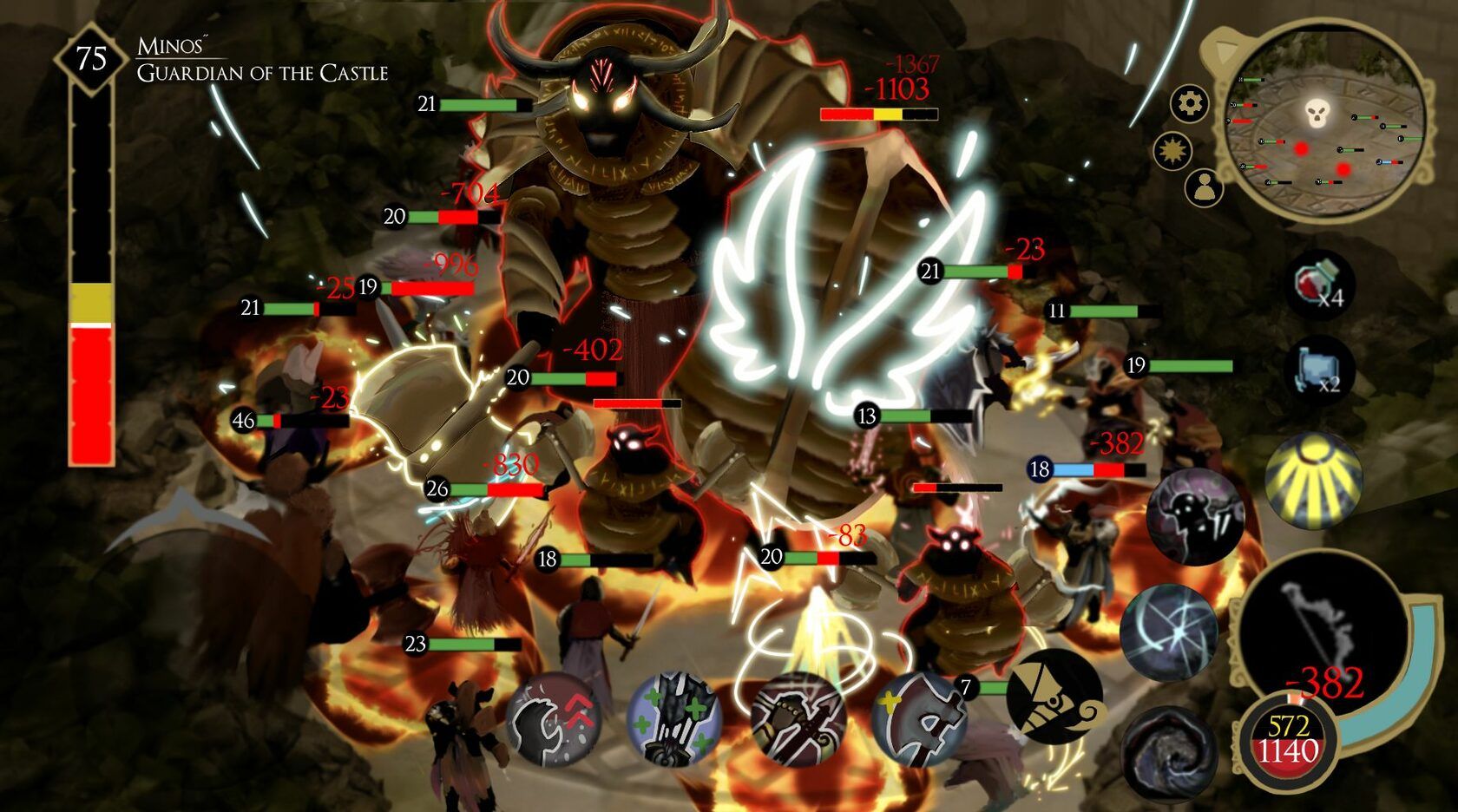This screenshot has height=812, width=1458.
Task: Activate the yellow sun rays ability
Action: point(1313,480)
